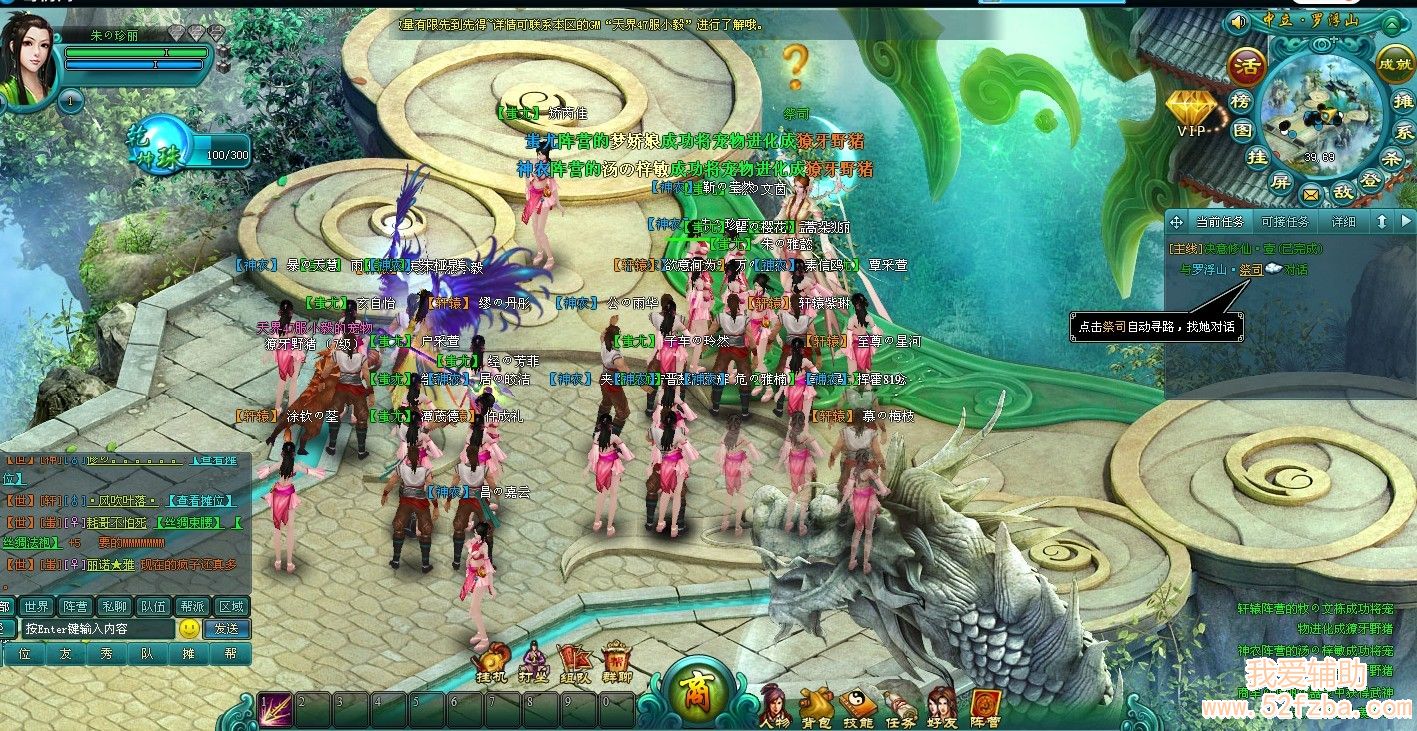
Task: Toggle the sound speaker button
Action: [1239, 21]
